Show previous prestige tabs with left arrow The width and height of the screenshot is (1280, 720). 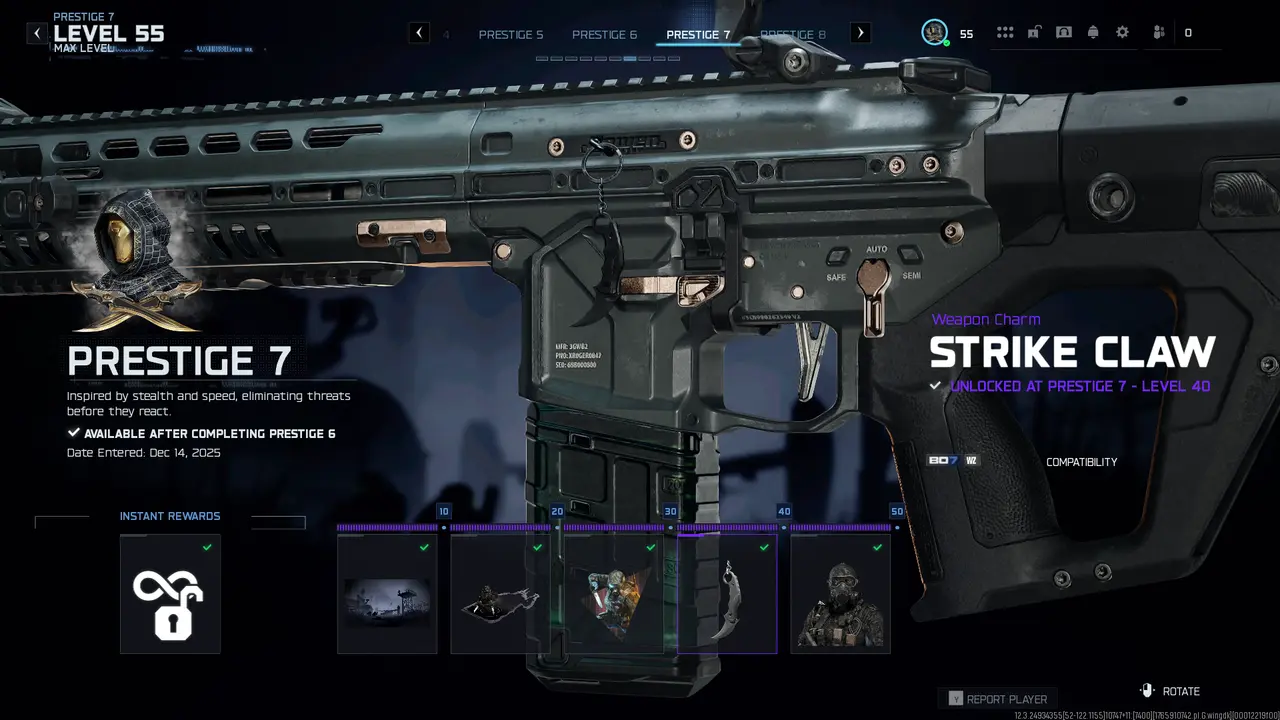click(420, 33)
